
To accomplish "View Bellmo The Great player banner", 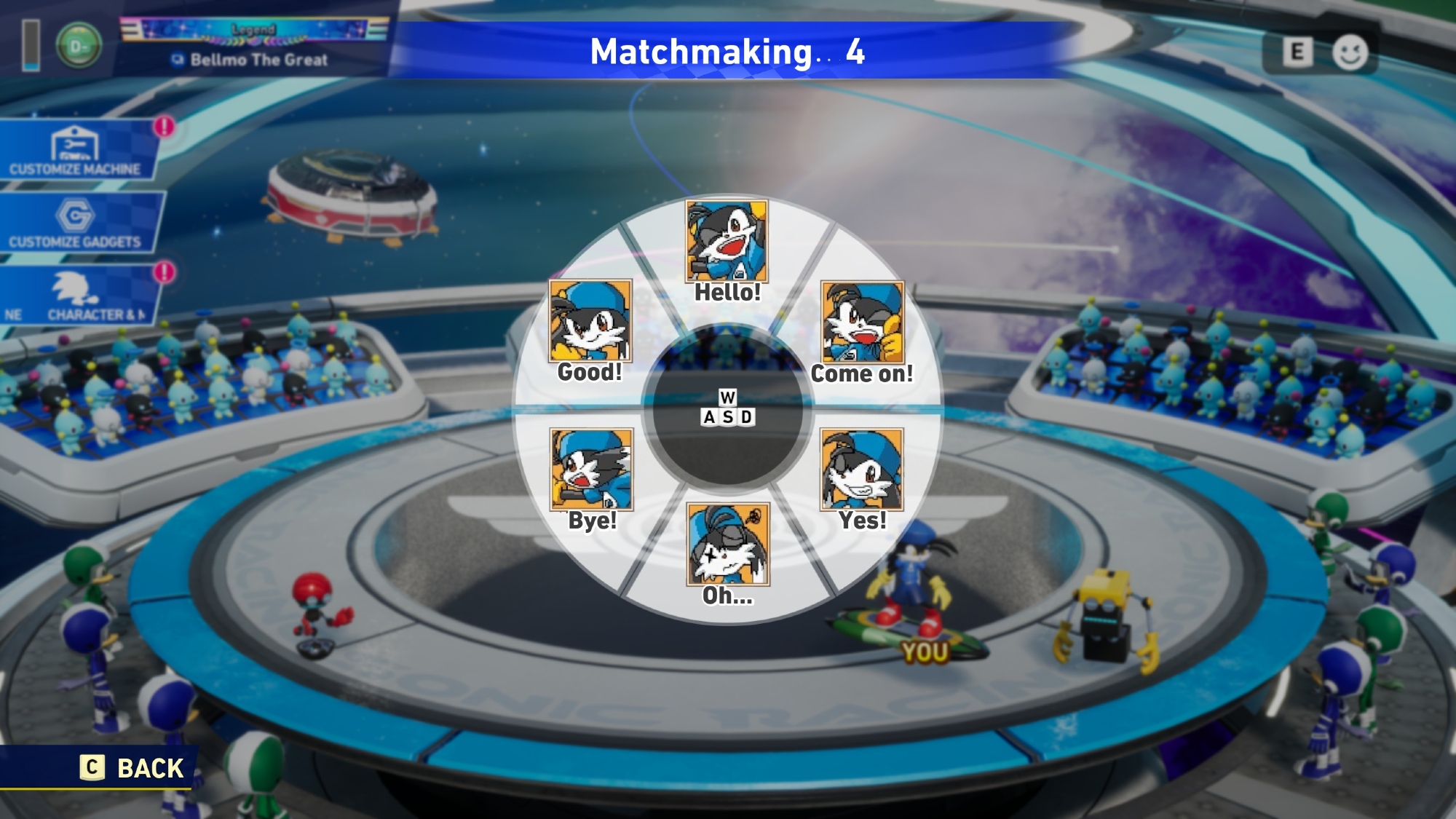I will [x=255, y=45].
